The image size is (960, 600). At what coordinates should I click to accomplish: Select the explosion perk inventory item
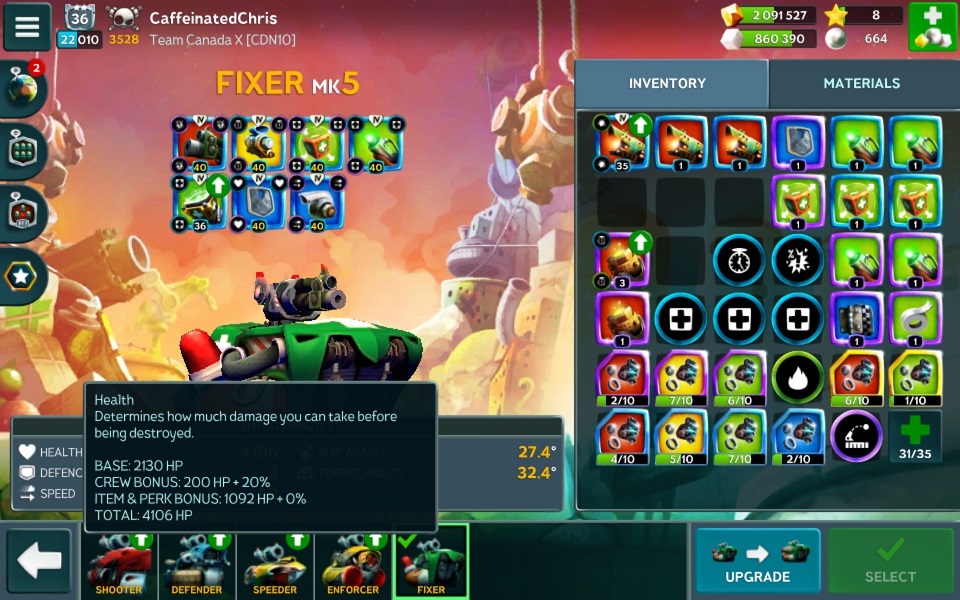tap(797, 260)
